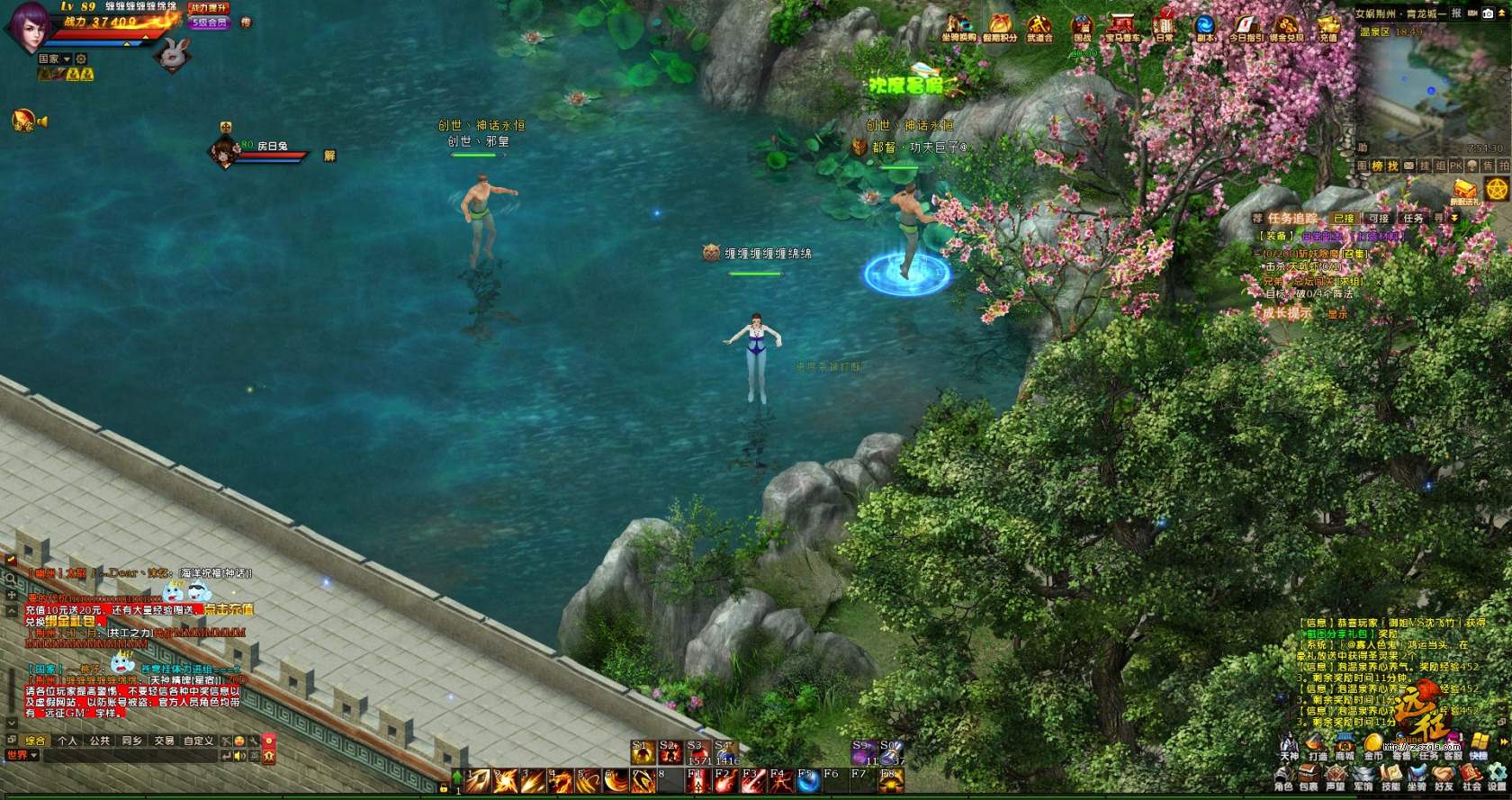Open the 包裹 inventory chest icon

[1309, 777]
